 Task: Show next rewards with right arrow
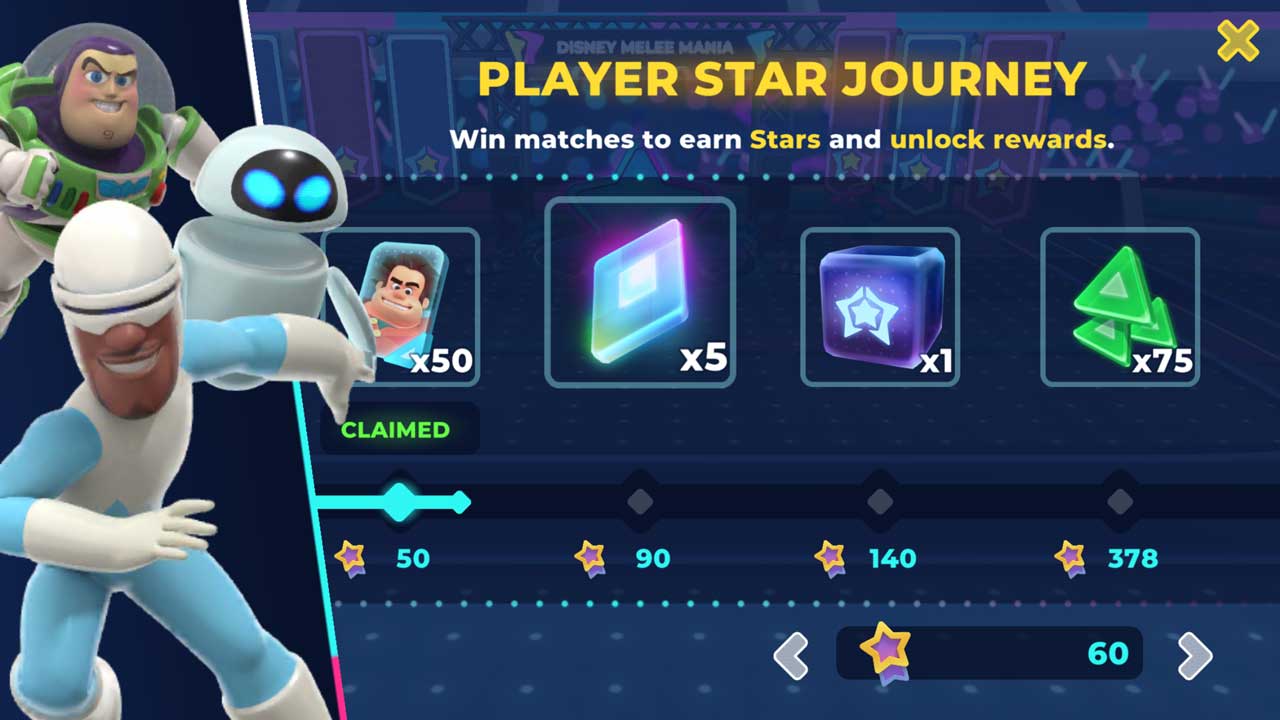tap(1195, 656)
